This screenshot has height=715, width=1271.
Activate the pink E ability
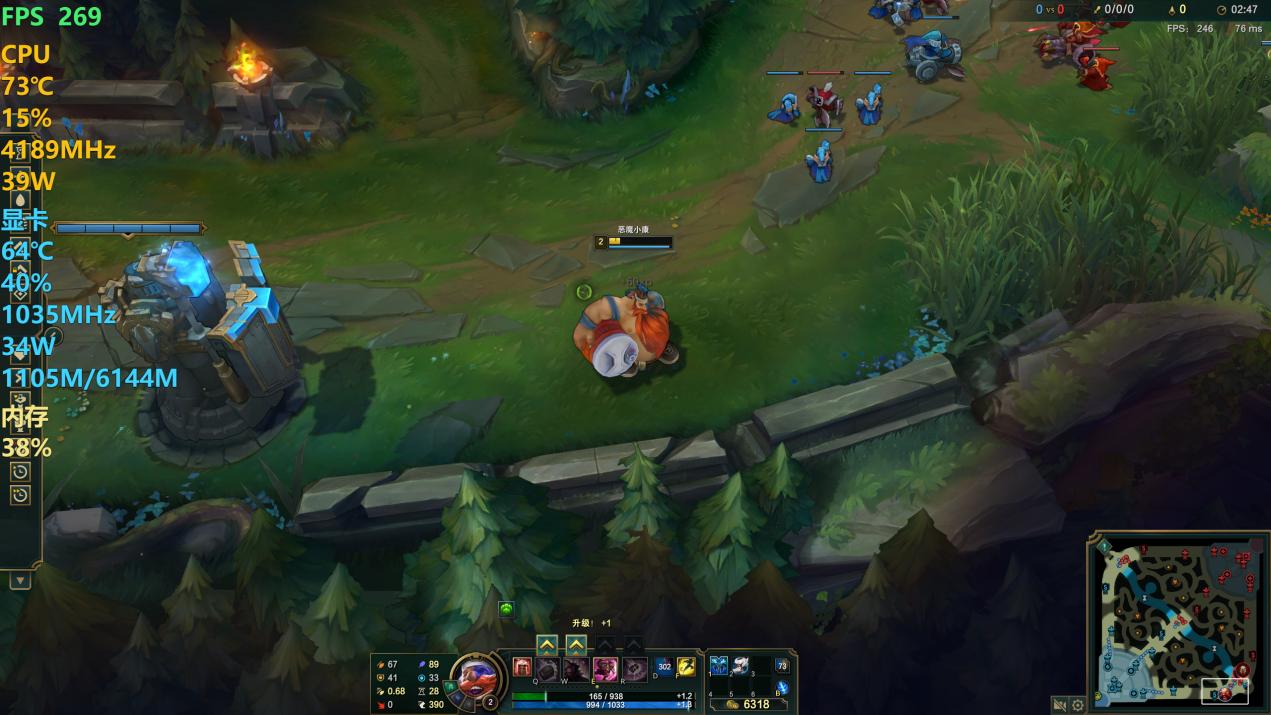[605, 669]
